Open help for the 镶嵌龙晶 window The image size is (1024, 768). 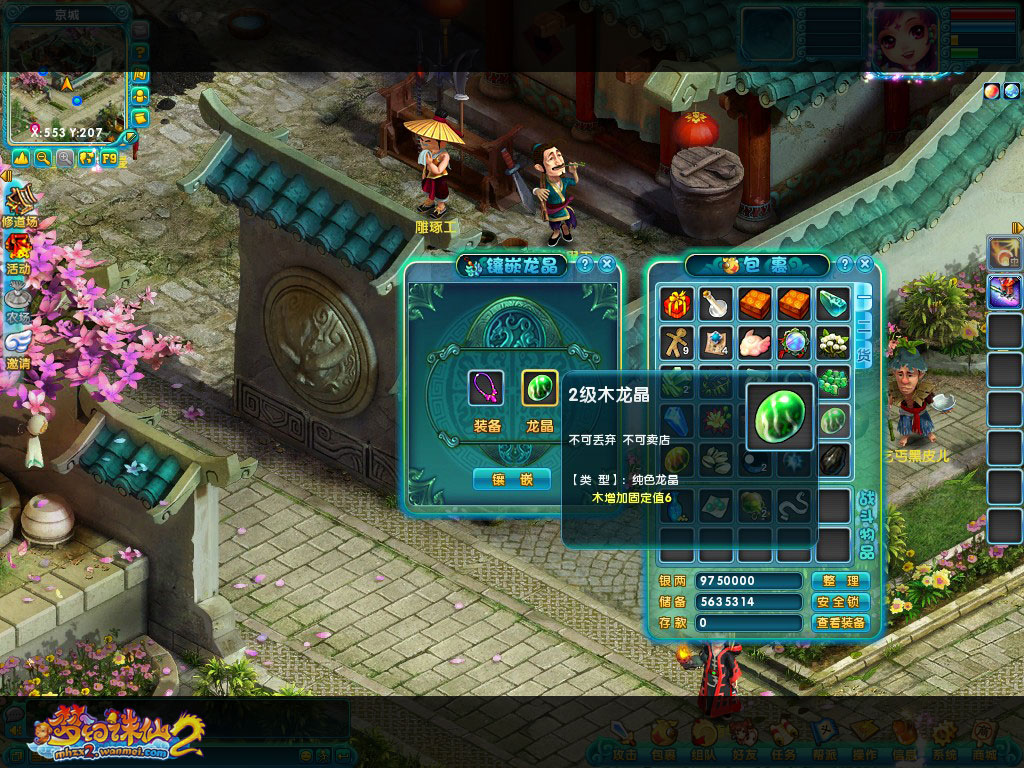tap(585, 264)
